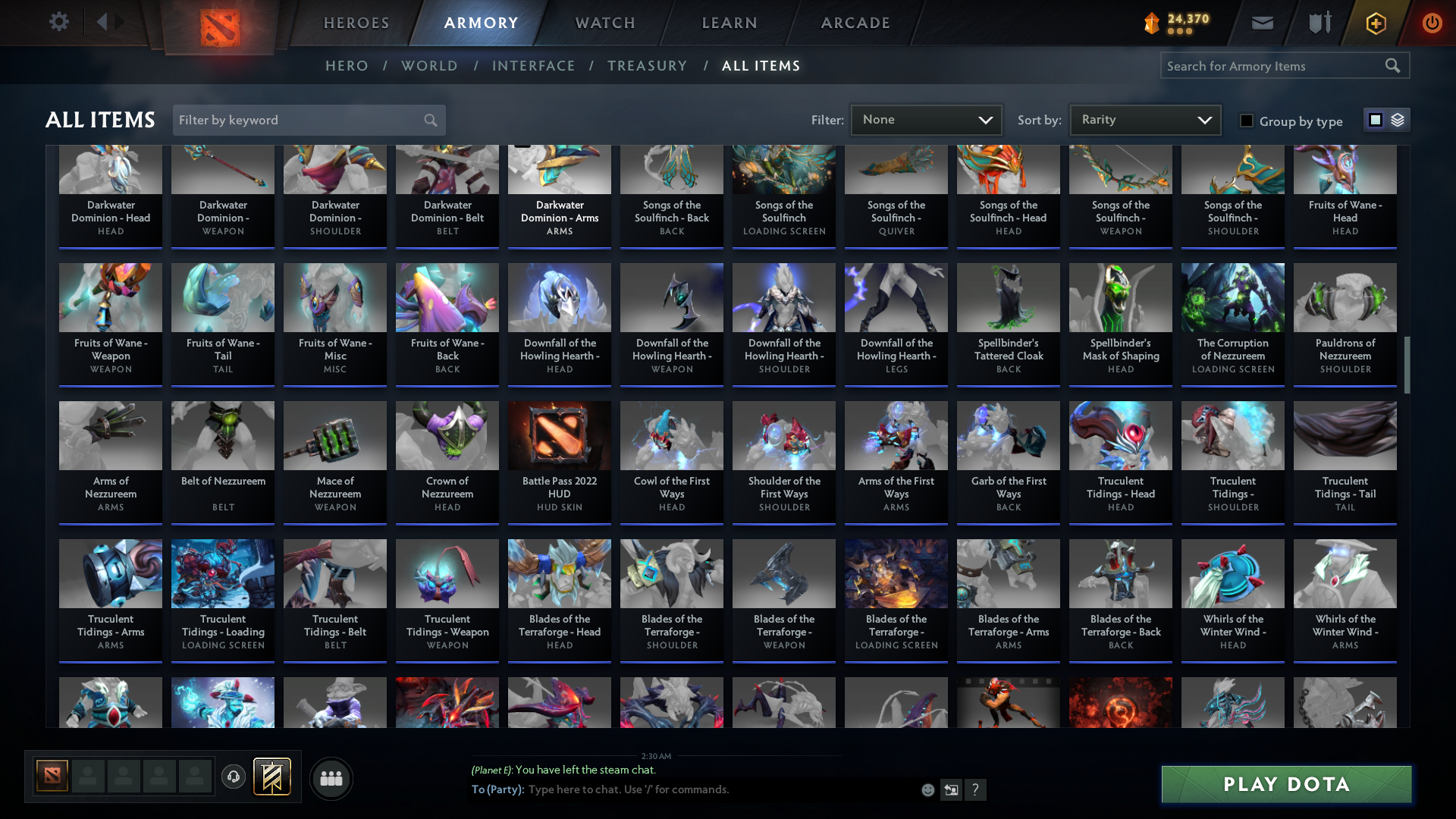Open Dota Plus with the gold hexagon icon
The image size is (1456, 819).
click(1375, 24)
